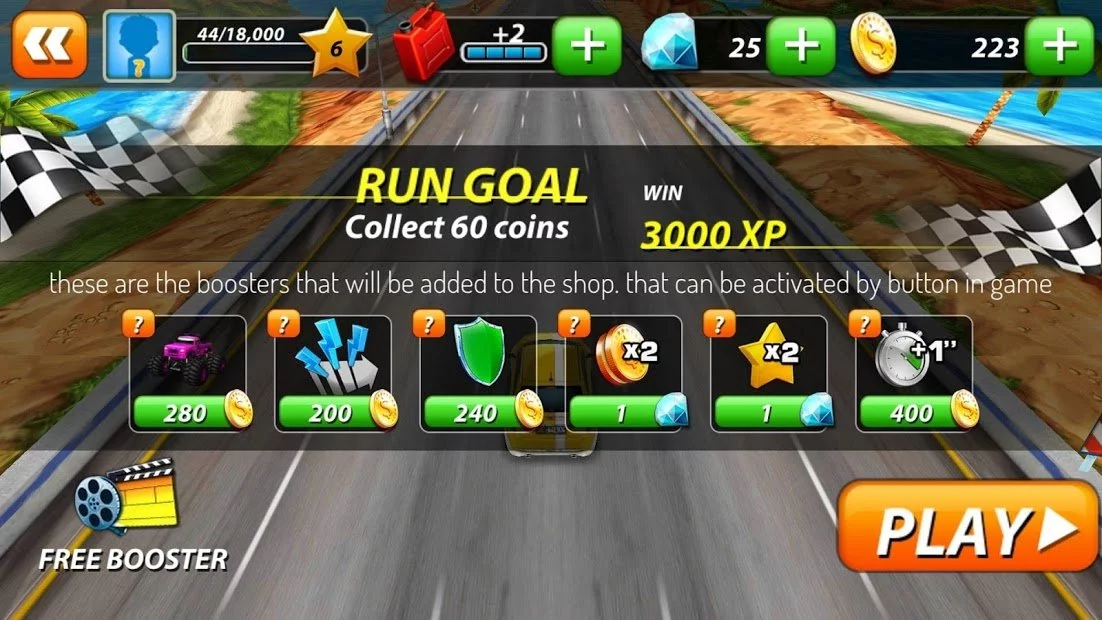Show info for the monster truck booster
Viewport: 1102px width, 620px height.
pos(138,324)
